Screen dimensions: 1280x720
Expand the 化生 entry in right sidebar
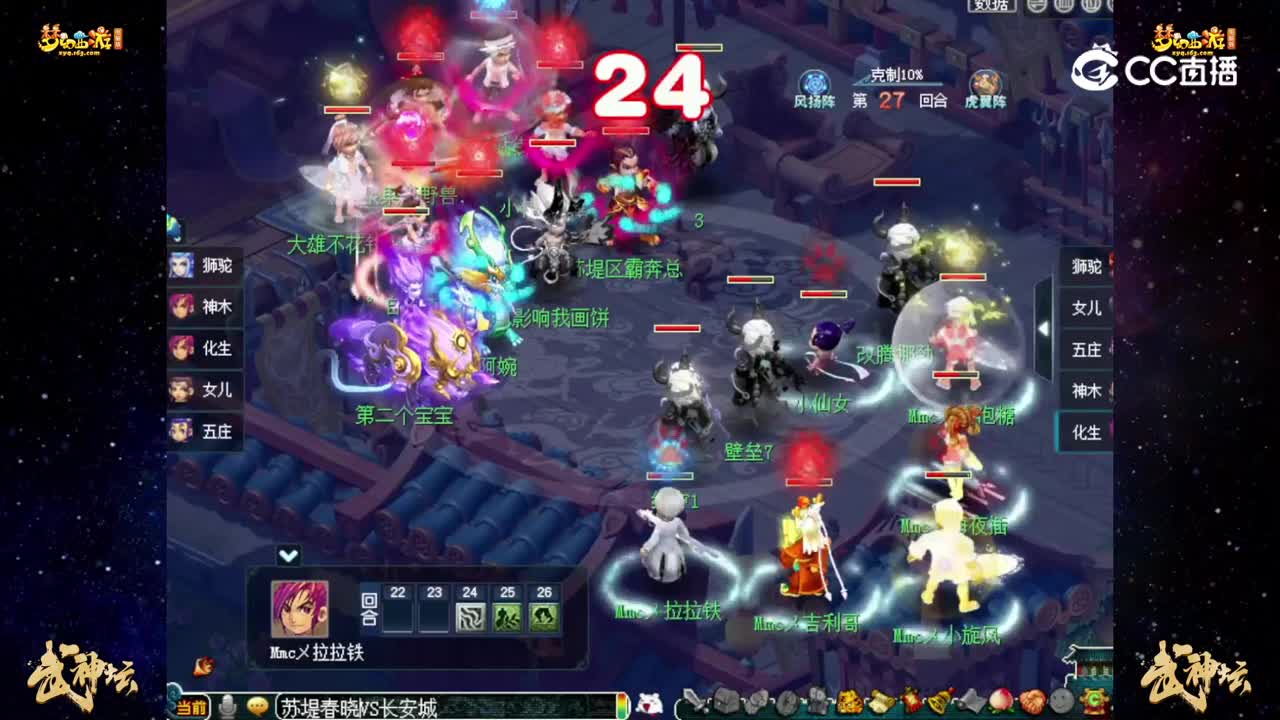tap(1086, 433)
